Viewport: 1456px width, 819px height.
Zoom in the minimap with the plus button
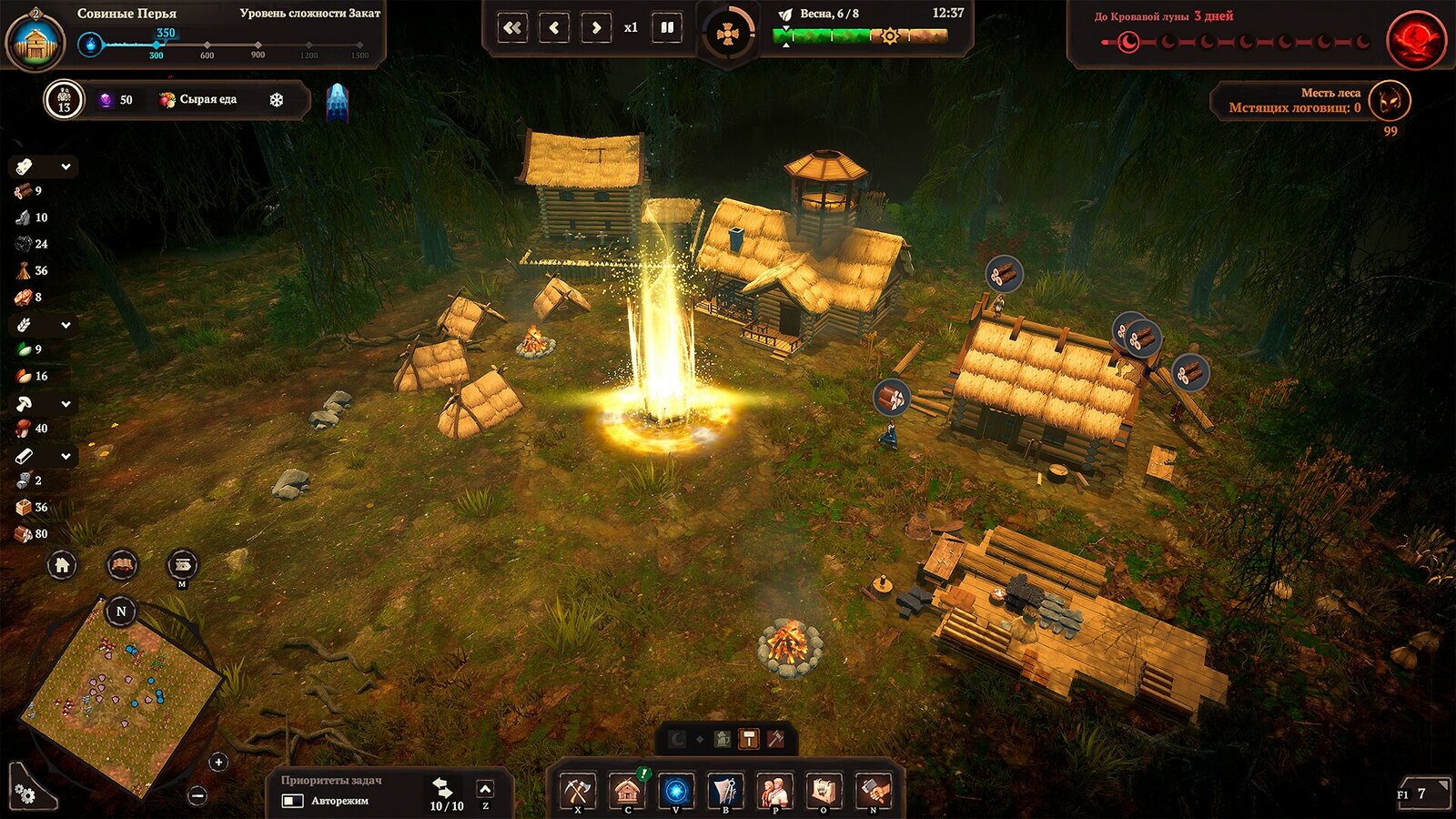tap(218, 763)
